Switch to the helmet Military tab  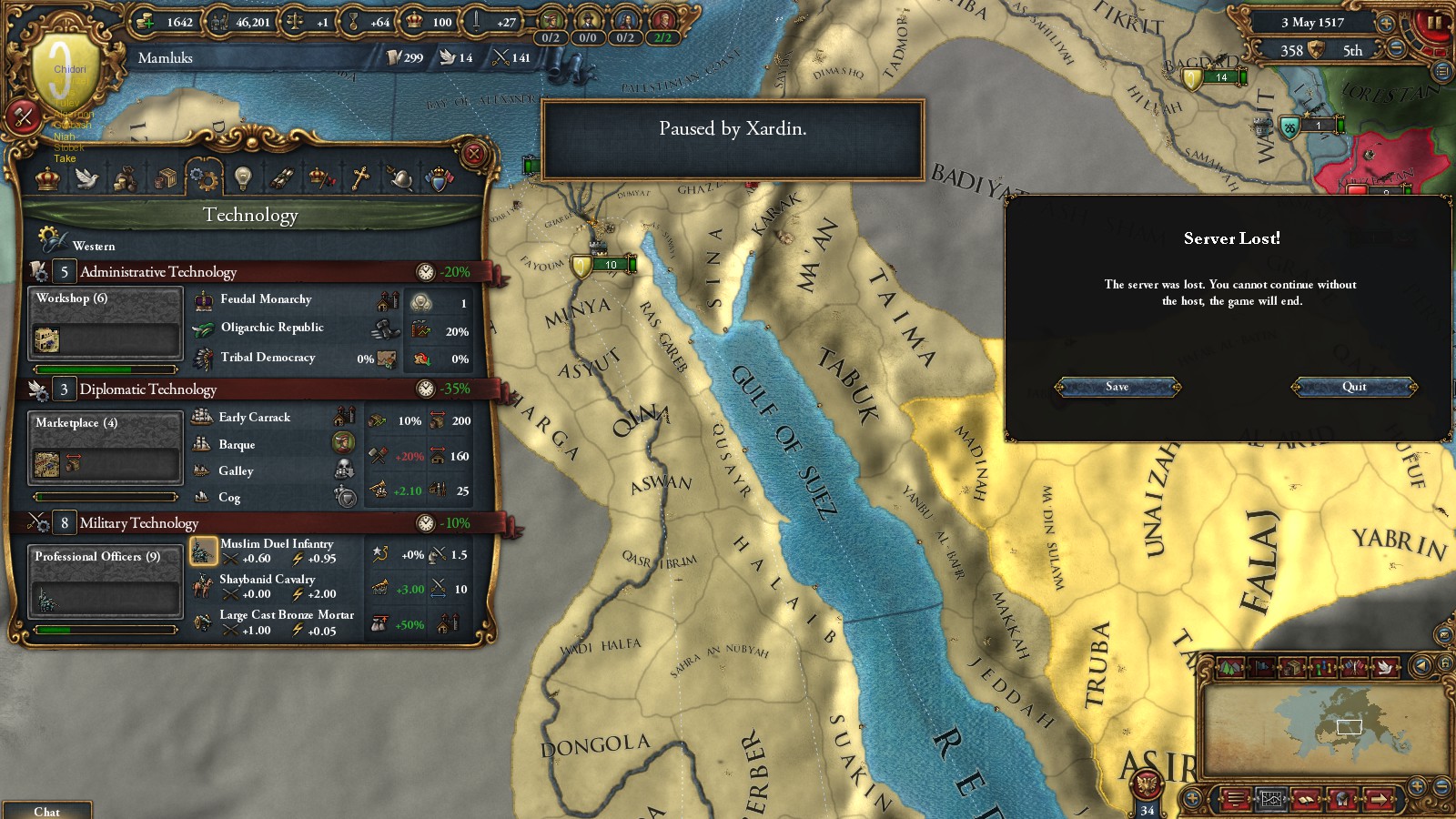click(x=399, y=178)
